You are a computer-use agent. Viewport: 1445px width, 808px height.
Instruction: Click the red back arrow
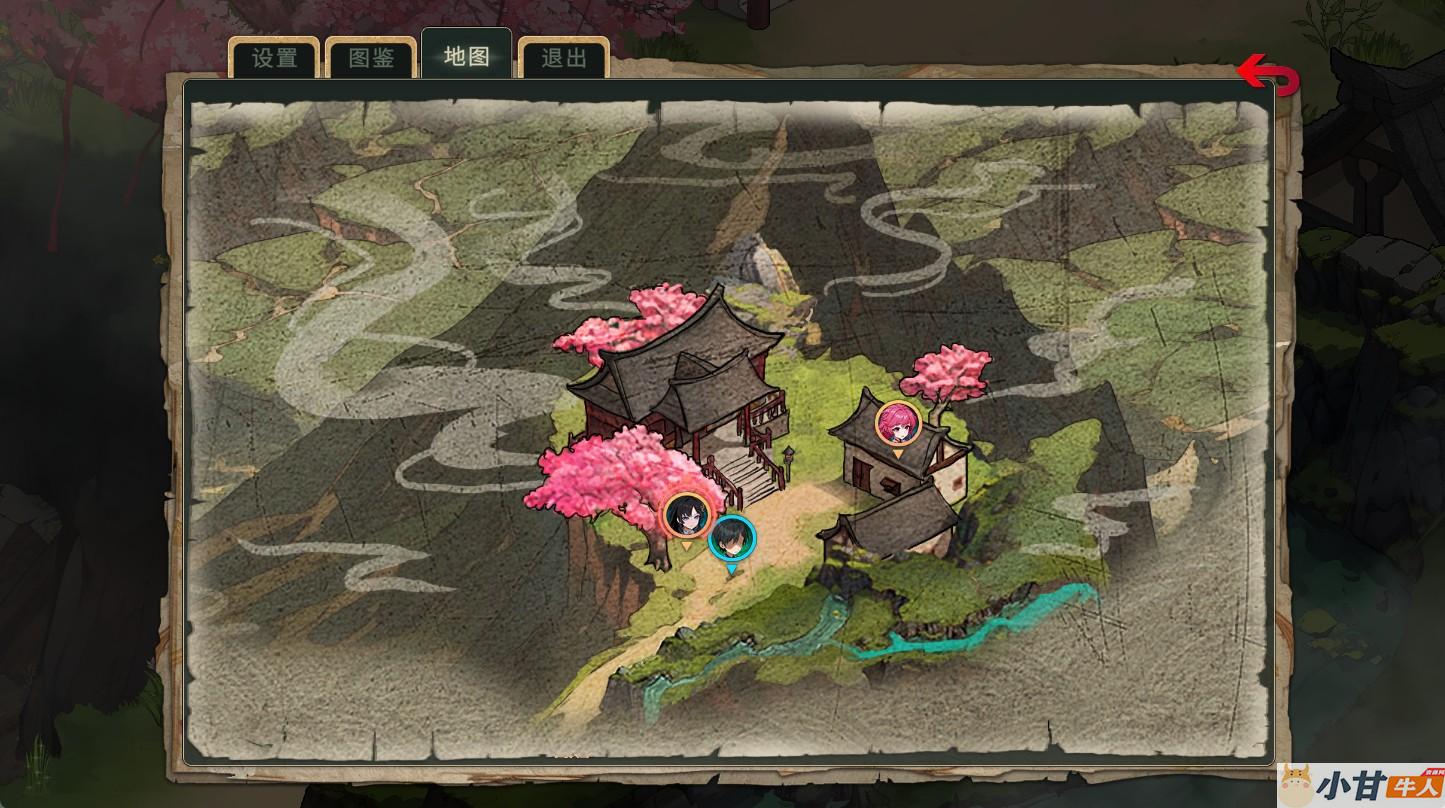[1268, 75]
